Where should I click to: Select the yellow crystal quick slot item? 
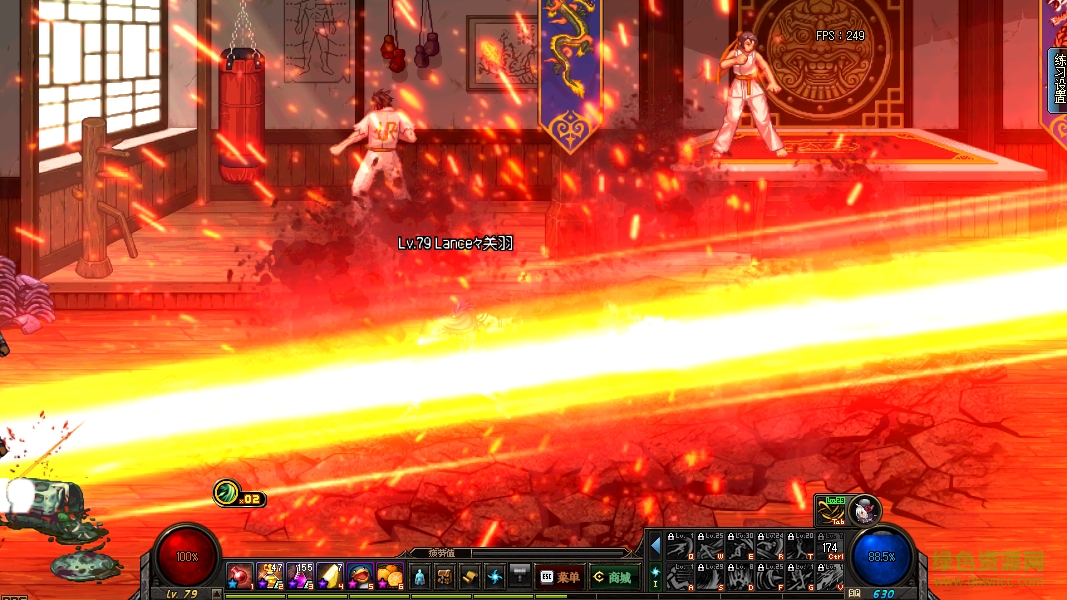(330, 576)
